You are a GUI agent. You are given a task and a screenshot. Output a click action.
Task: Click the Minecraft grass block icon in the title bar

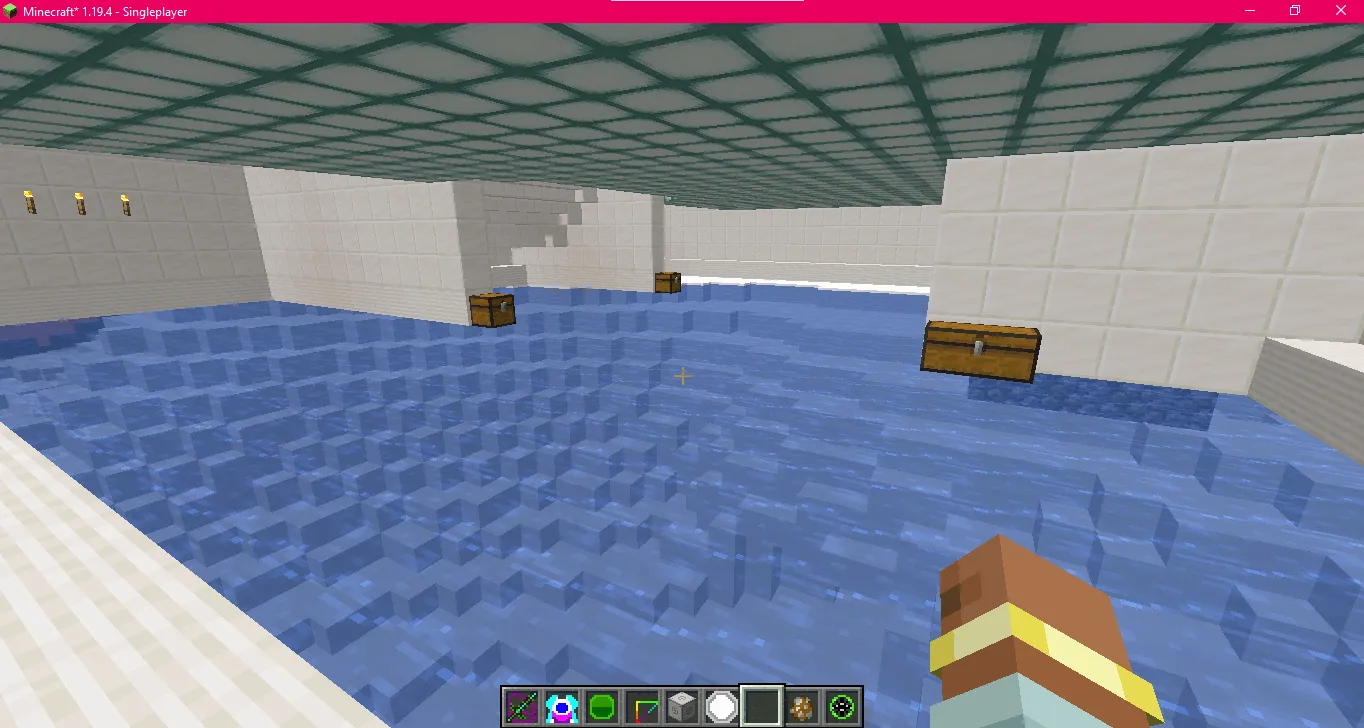[10, 10]
